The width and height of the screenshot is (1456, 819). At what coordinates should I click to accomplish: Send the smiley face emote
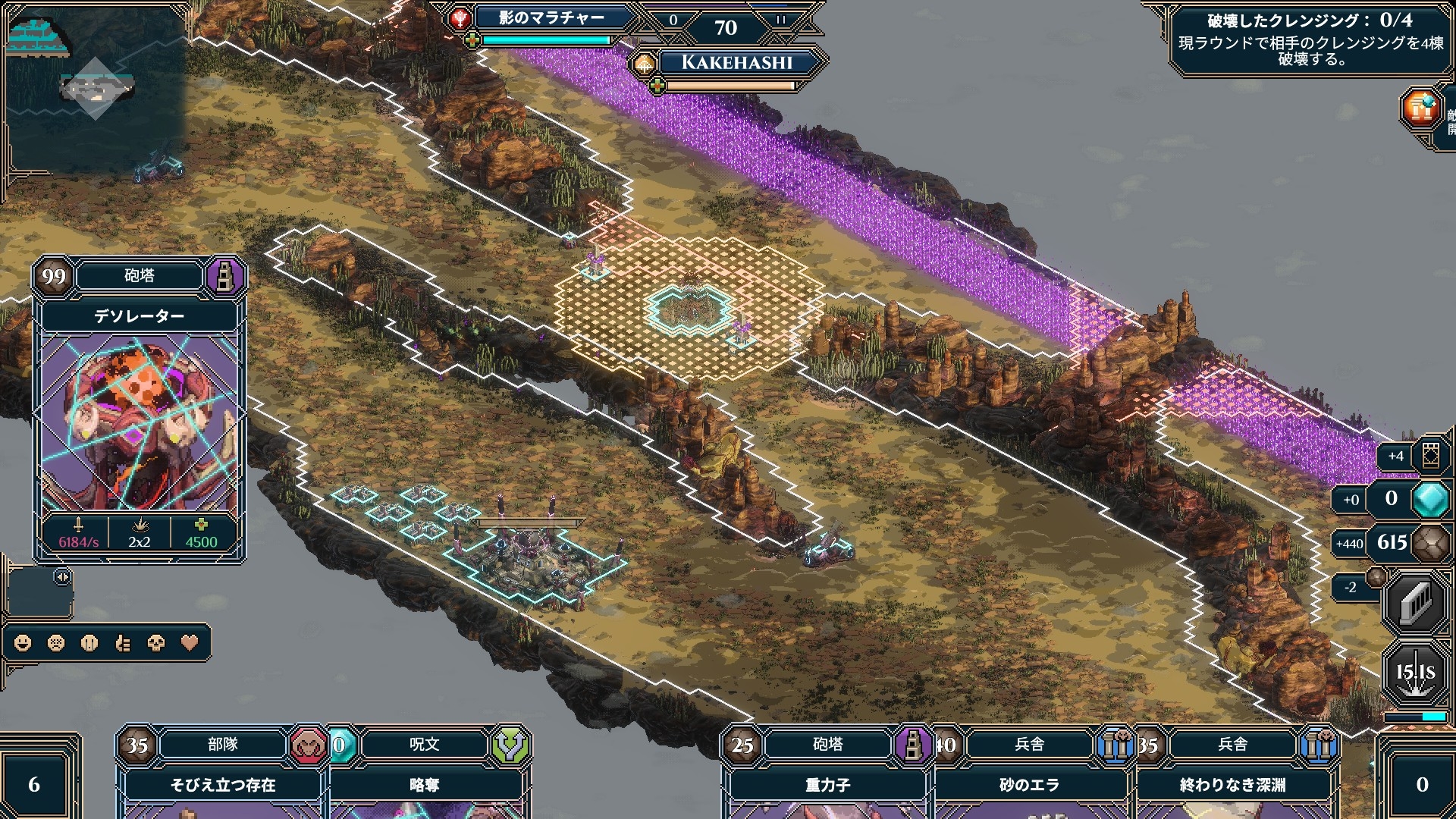23,643
